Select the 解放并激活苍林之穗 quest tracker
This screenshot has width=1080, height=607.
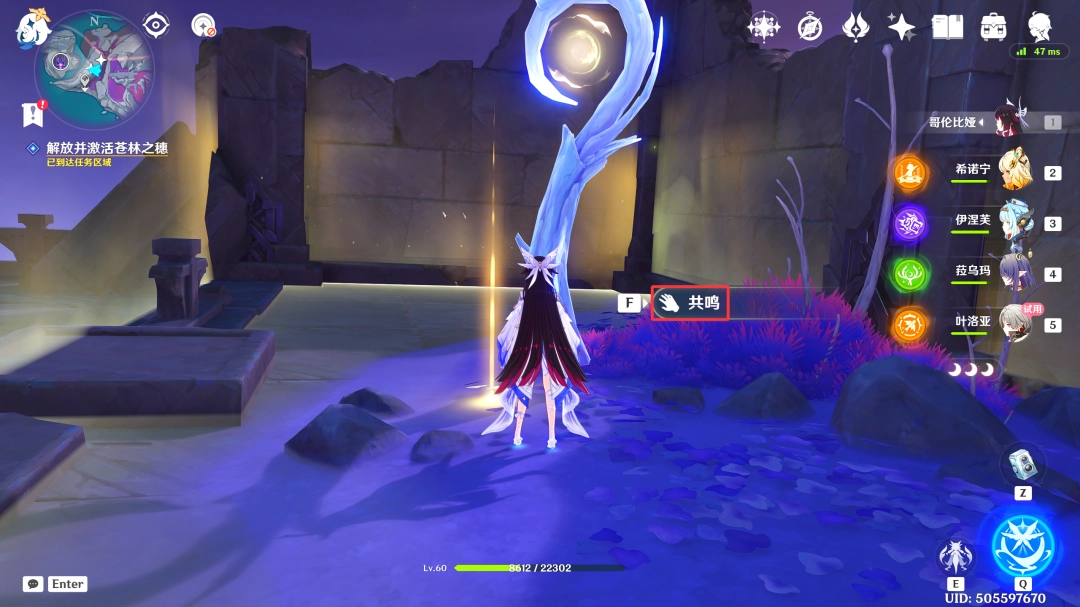coord(106,148)
